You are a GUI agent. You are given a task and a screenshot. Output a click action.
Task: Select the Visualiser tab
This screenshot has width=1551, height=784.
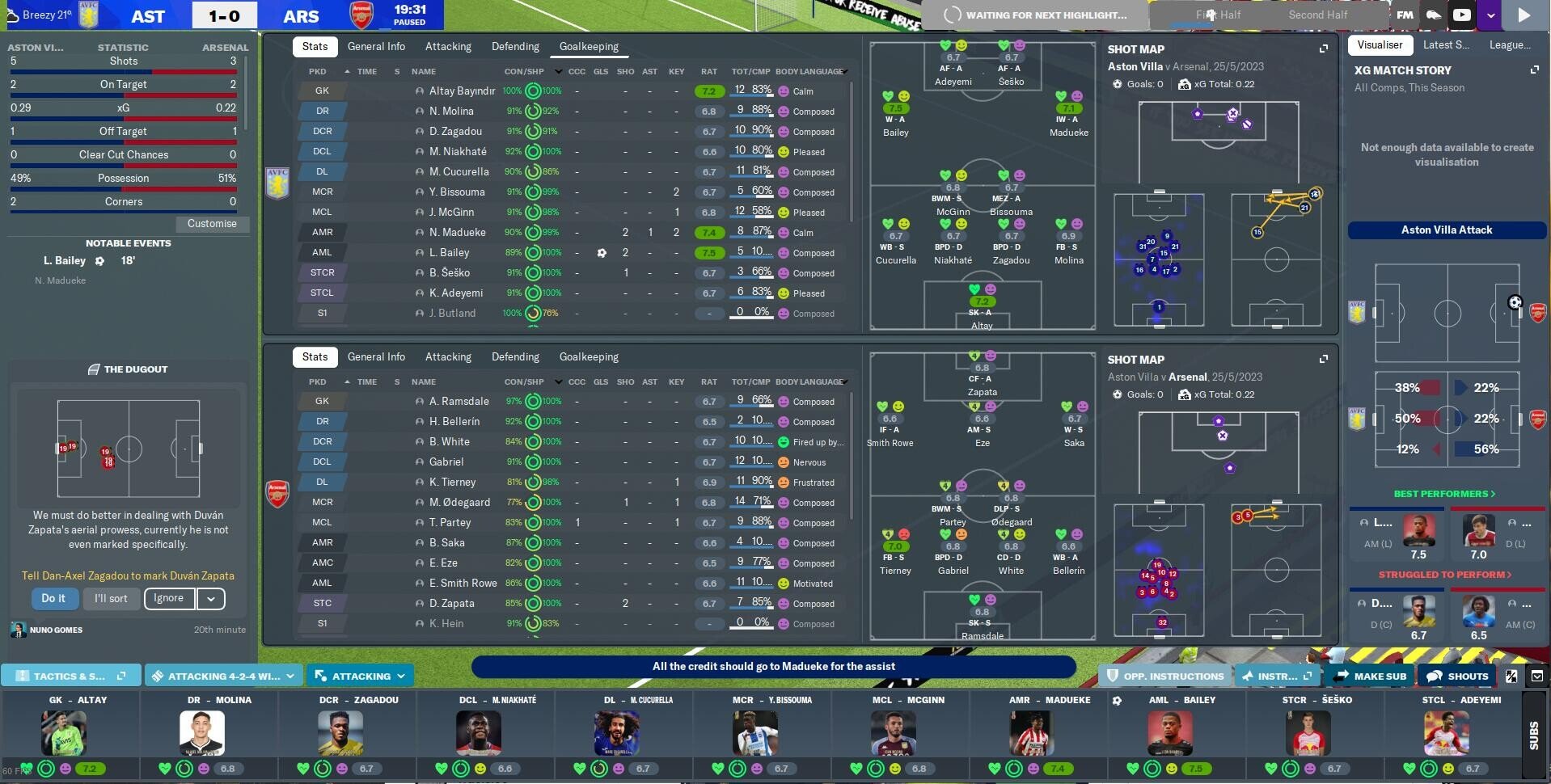(x=1380, y=44)
